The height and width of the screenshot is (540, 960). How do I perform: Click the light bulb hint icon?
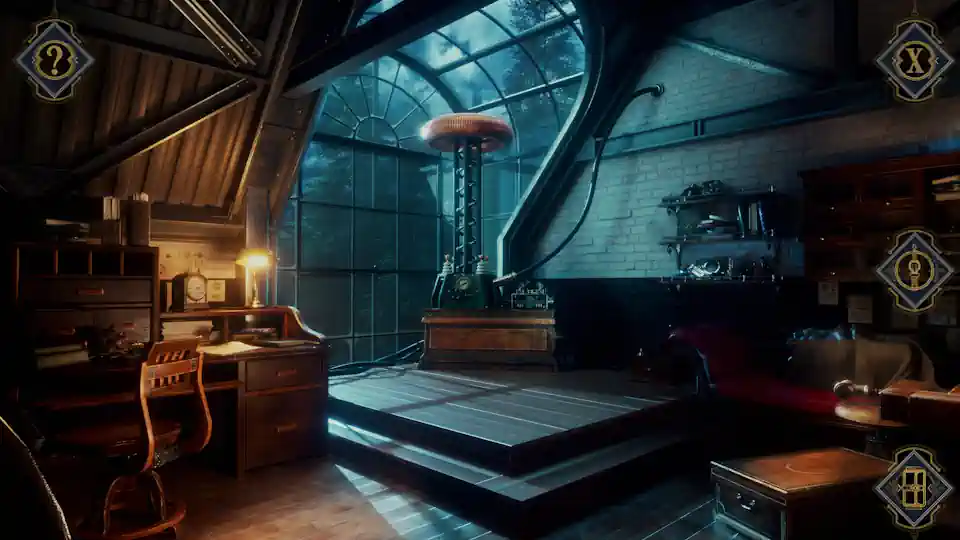913,272
